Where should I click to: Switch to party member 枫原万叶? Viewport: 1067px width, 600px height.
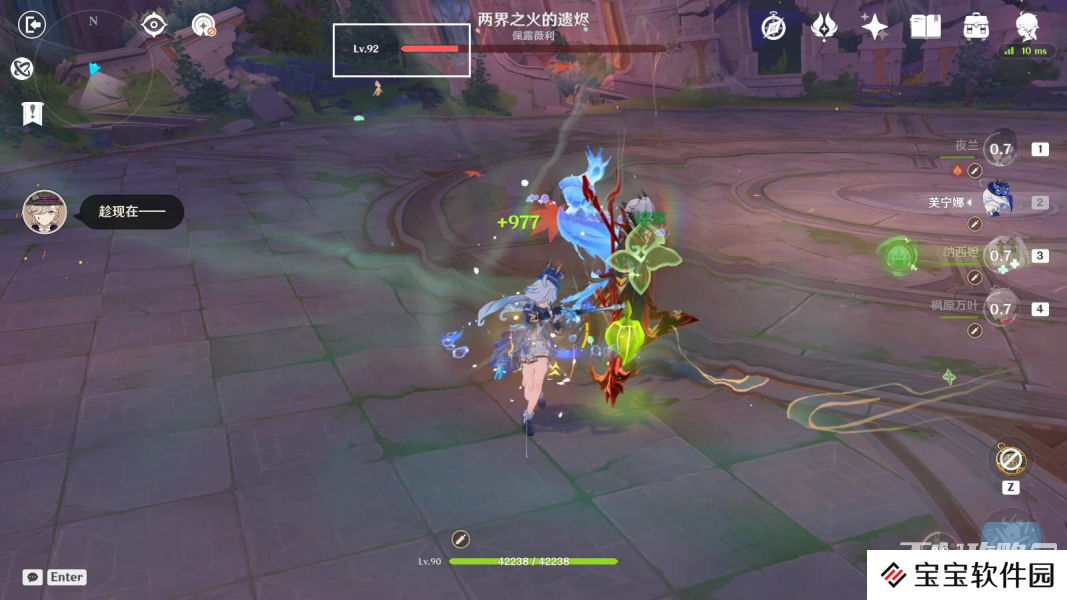pos(1000,309)
